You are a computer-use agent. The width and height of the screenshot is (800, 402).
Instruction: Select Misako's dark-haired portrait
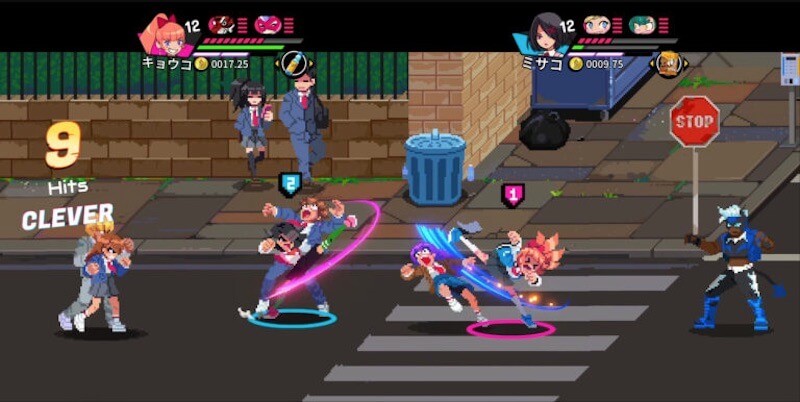point(544,35)
